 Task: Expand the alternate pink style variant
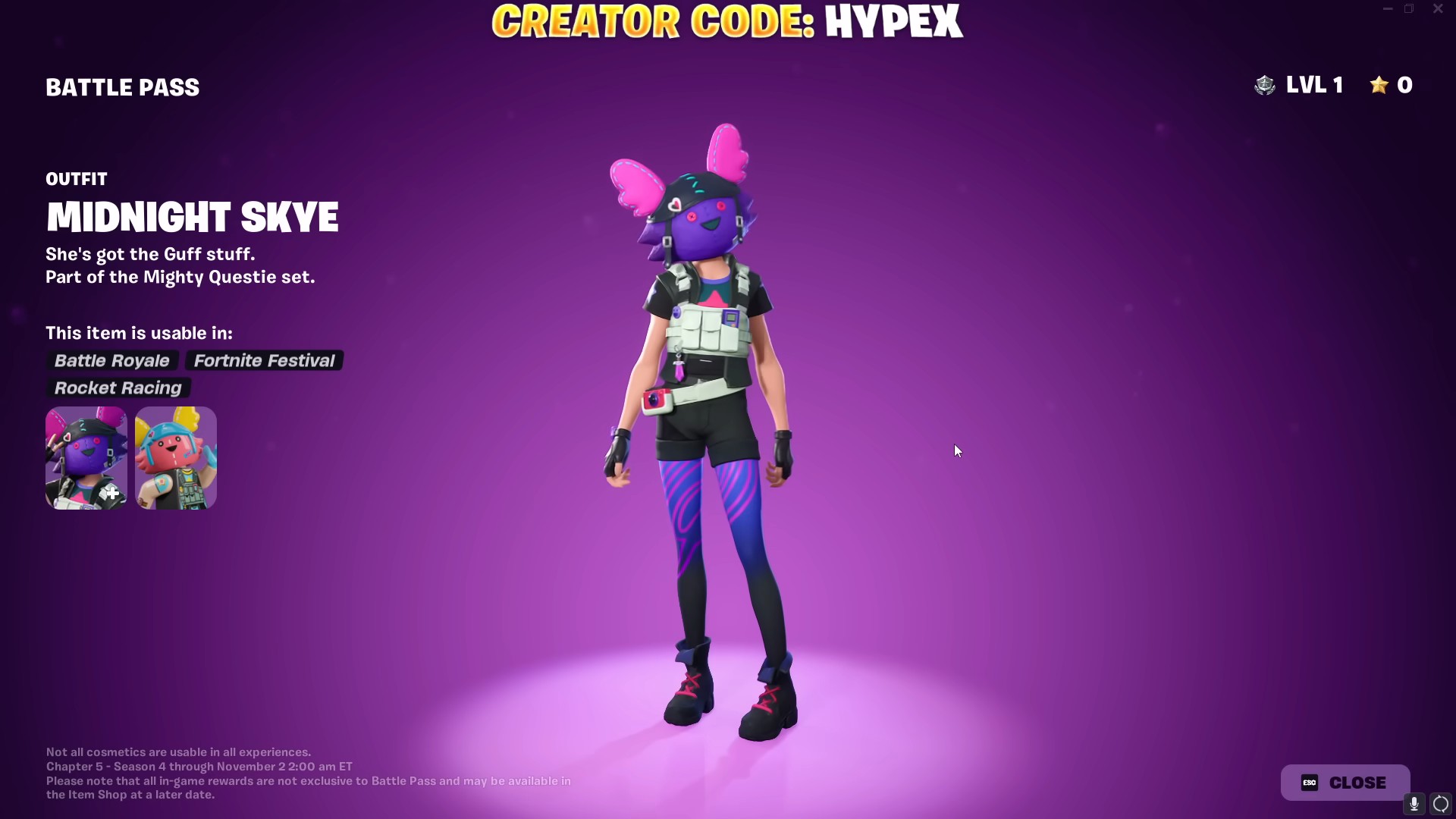click(x=175, y=457)
